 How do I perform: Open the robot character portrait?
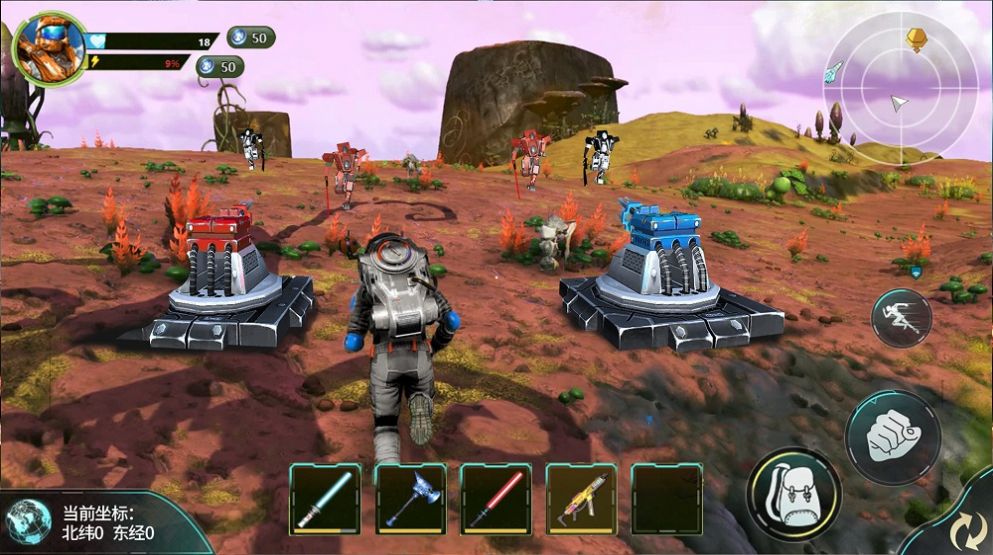(50, 47)
